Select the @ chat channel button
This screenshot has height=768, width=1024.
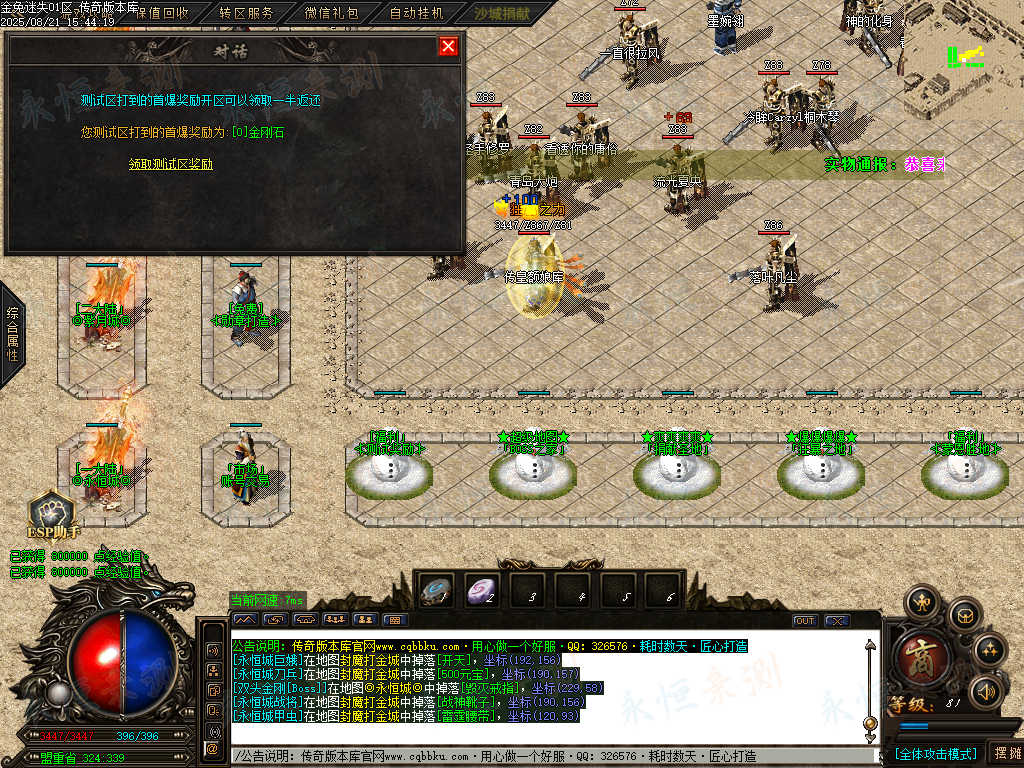(x=212, y=748)
